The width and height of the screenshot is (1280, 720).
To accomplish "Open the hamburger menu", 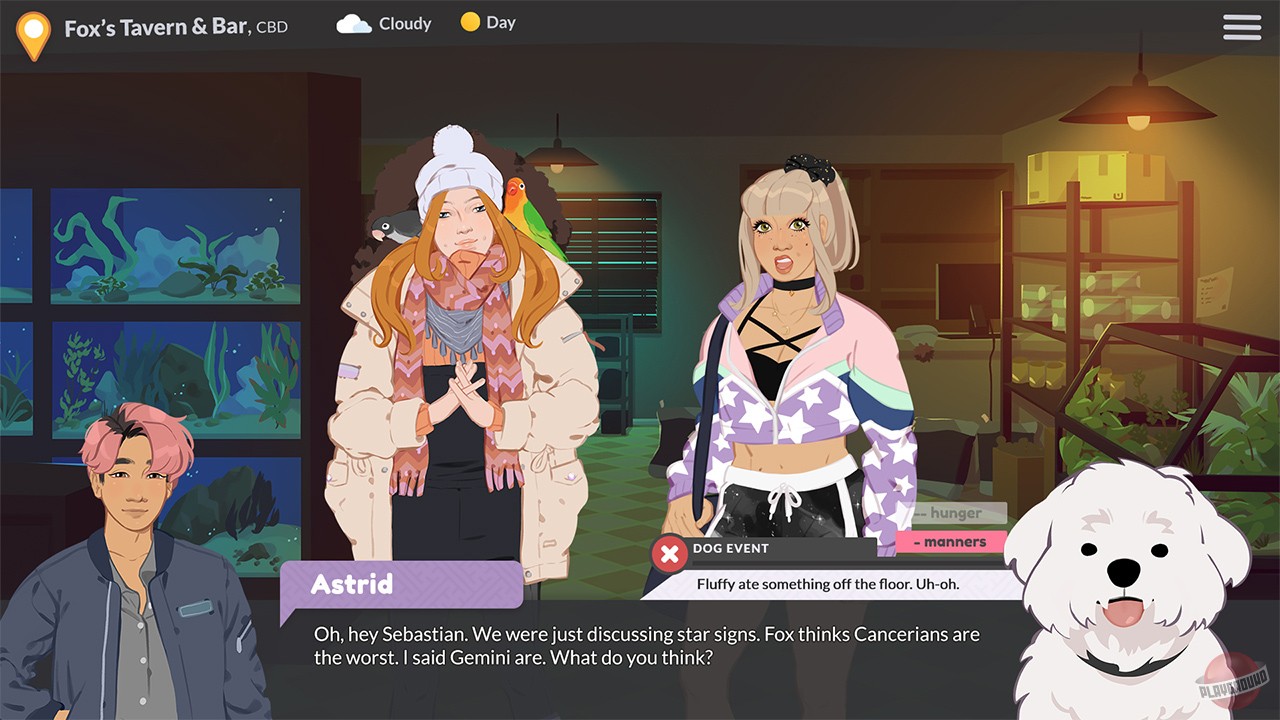I will click(x=1241, y=27).
